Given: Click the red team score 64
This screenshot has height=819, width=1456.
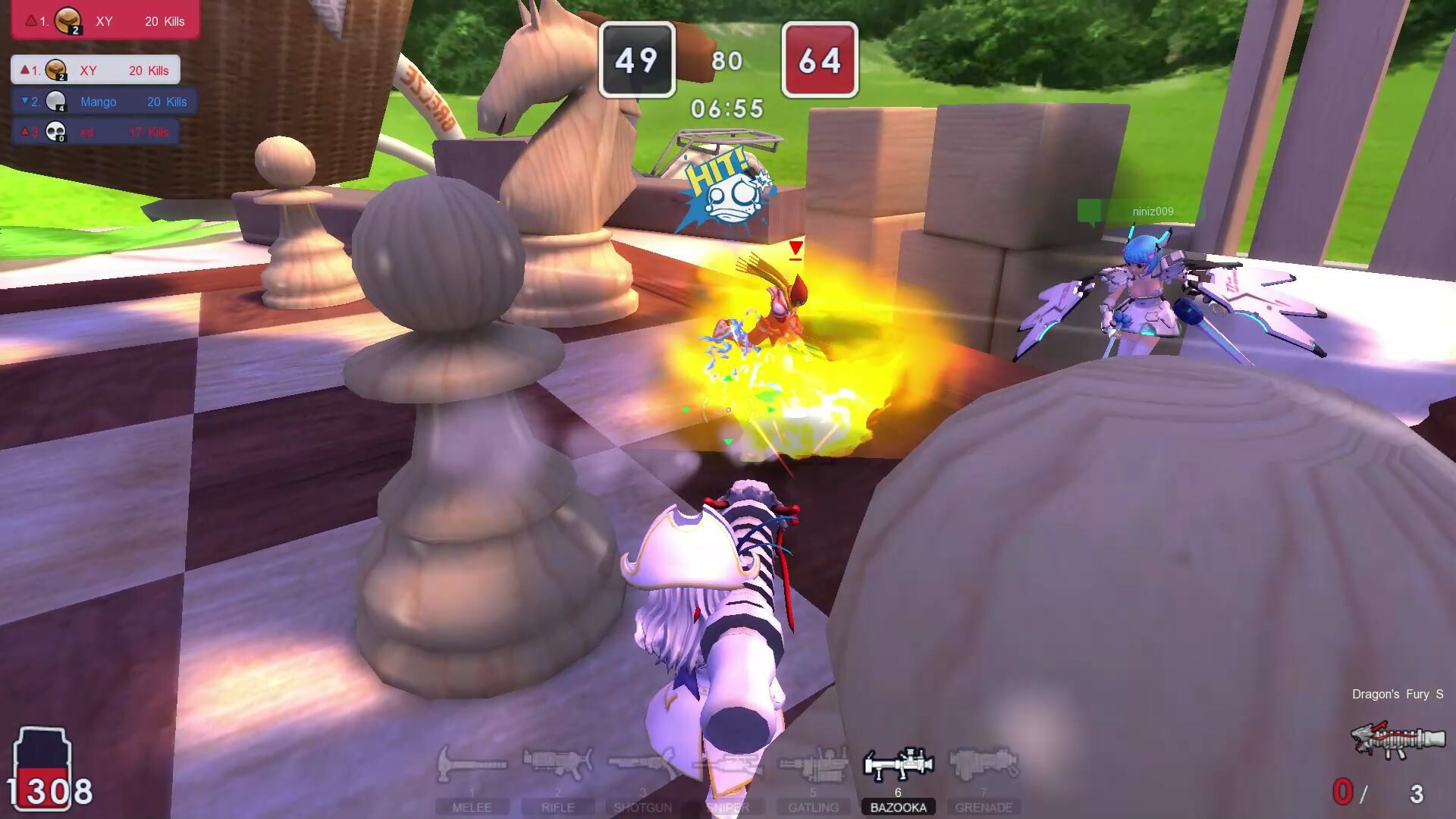Looking at the screenshot, I should [x=820, y=59].
